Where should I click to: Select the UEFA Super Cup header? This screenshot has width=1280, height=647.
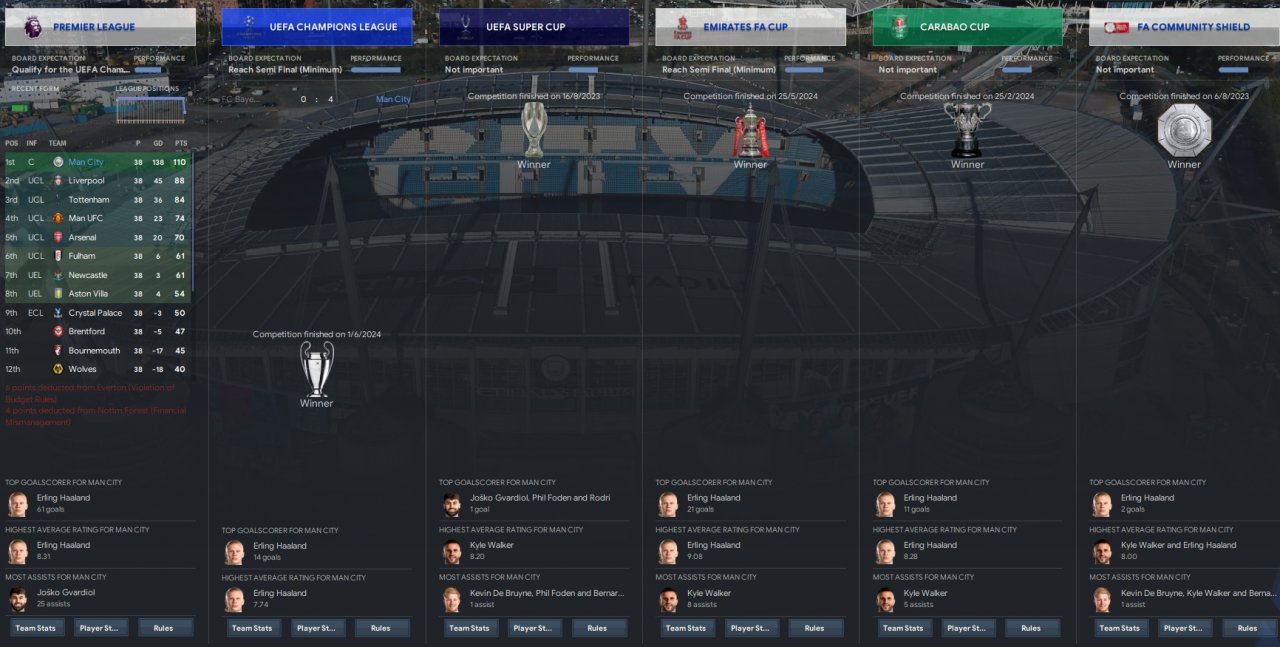pos(534,27)
